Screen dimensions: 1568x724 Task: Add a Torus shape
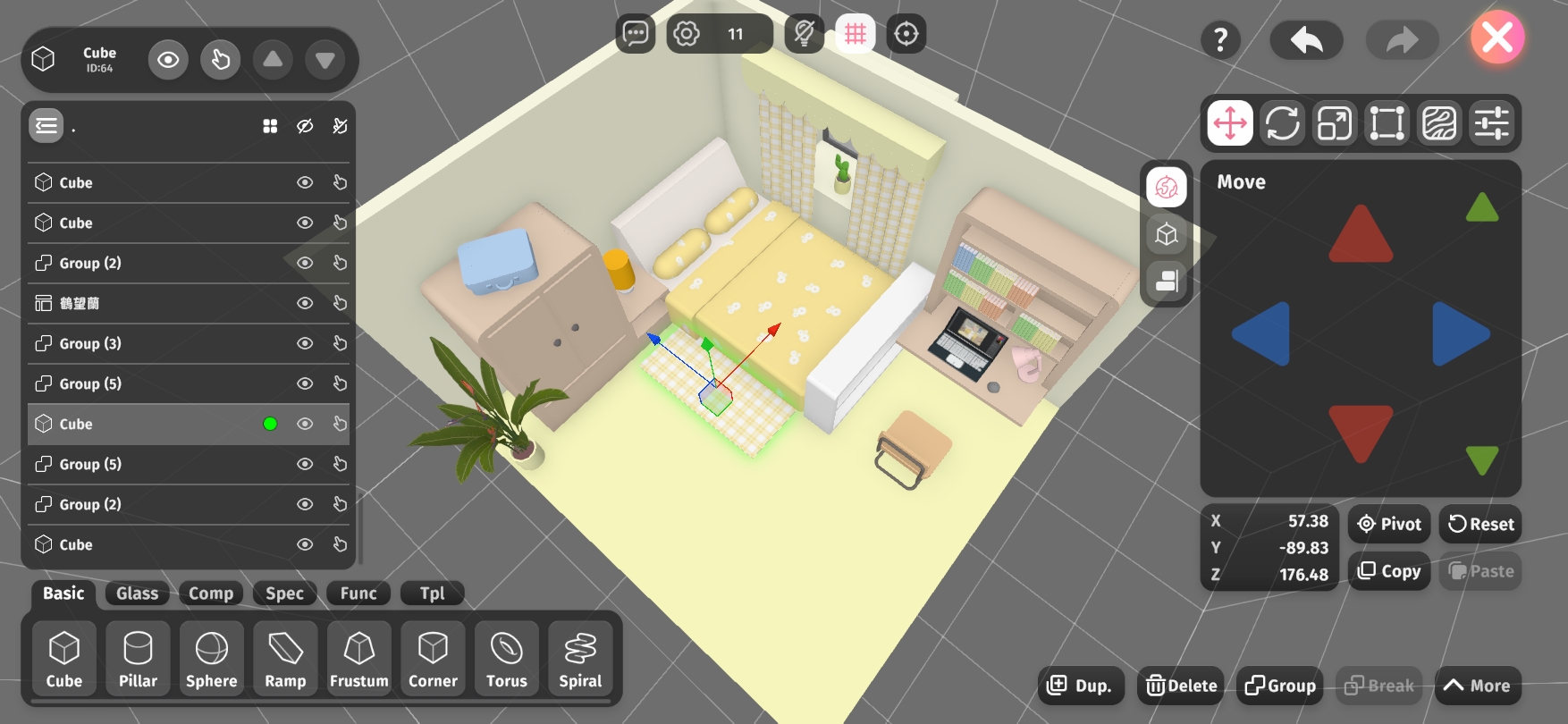[507, 659]
